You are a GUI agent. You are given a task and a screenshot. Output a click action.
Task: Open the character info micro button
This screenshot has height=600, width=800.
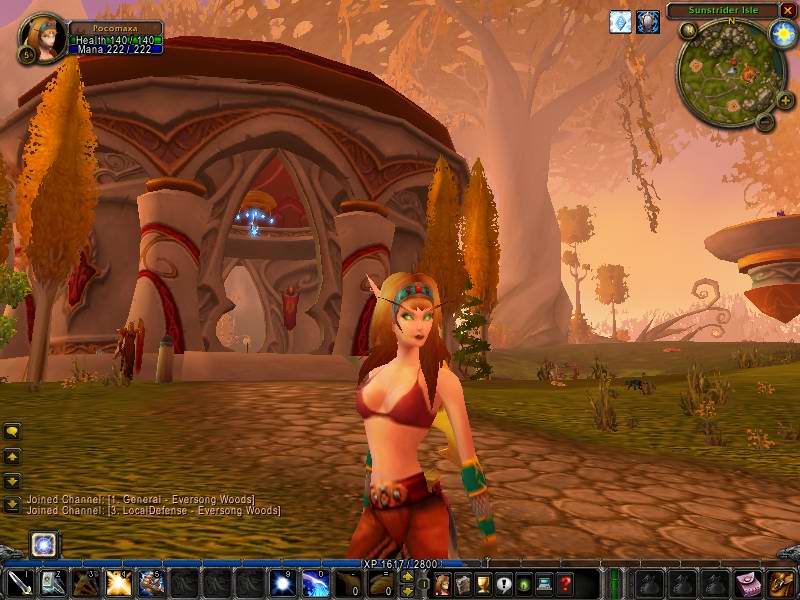(442, 583)
